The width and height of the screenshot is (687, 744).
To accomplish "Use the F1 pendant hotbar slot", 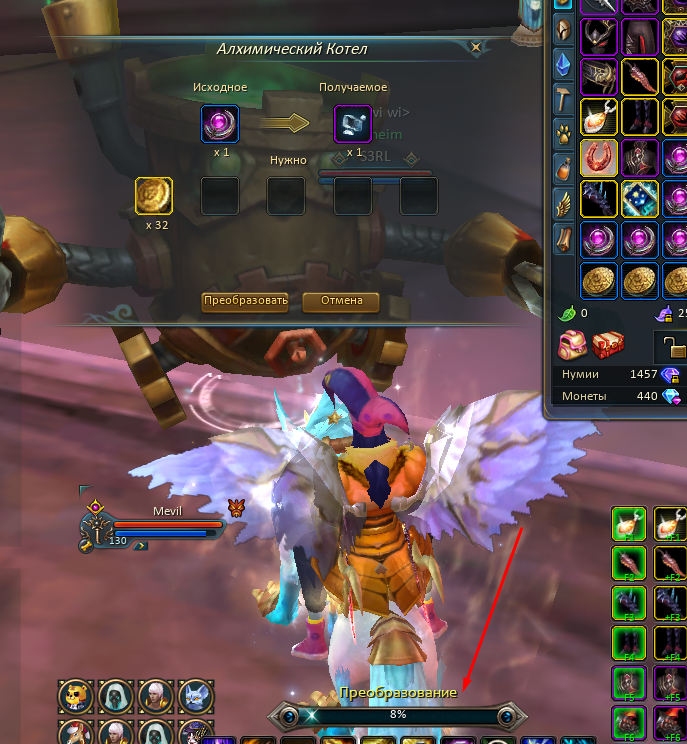I will pos(627,523).
